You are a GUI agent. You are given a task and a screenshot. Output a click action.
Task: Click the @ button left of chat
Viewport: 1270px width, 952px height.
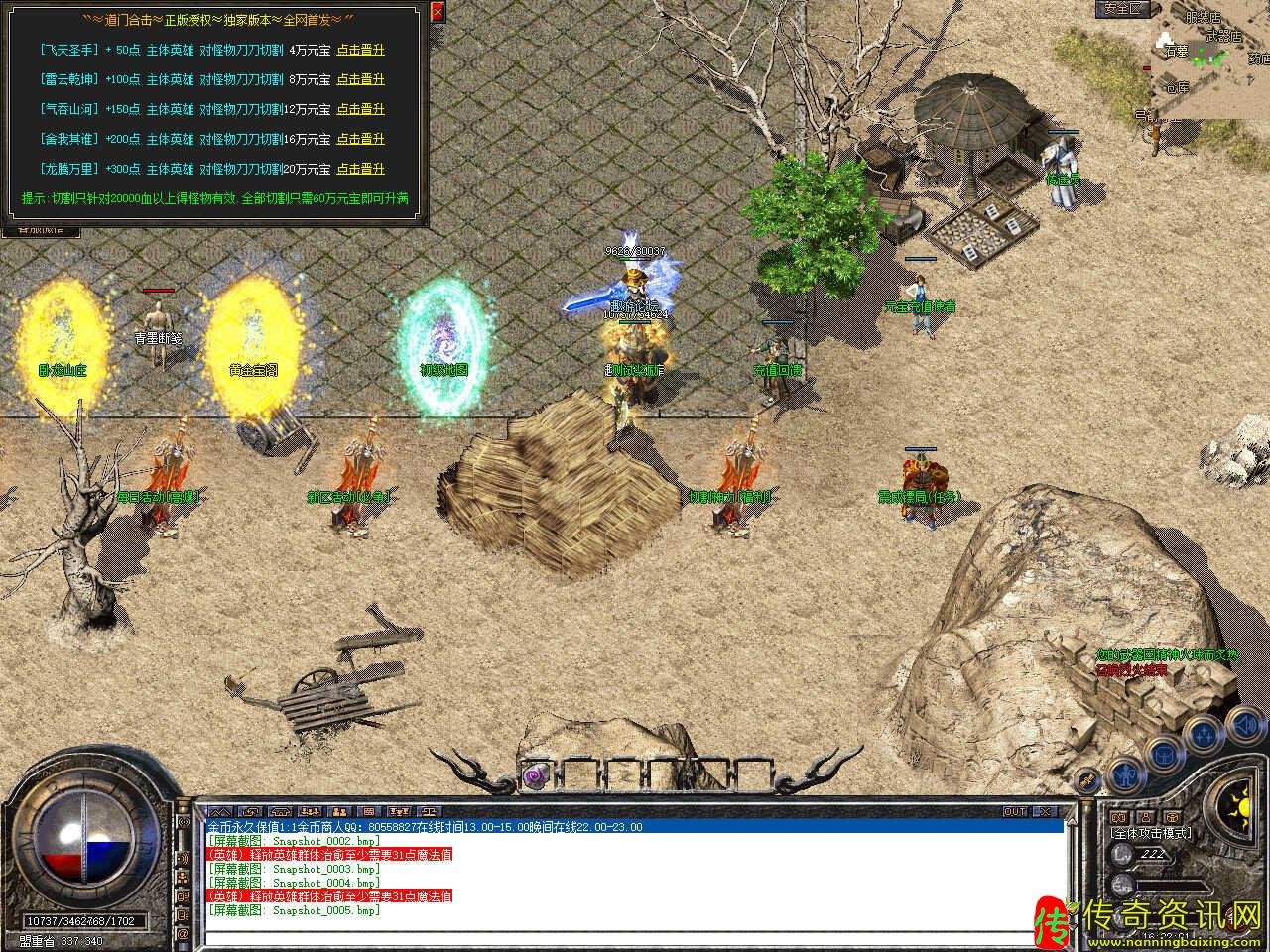click(x=183, y=934)
